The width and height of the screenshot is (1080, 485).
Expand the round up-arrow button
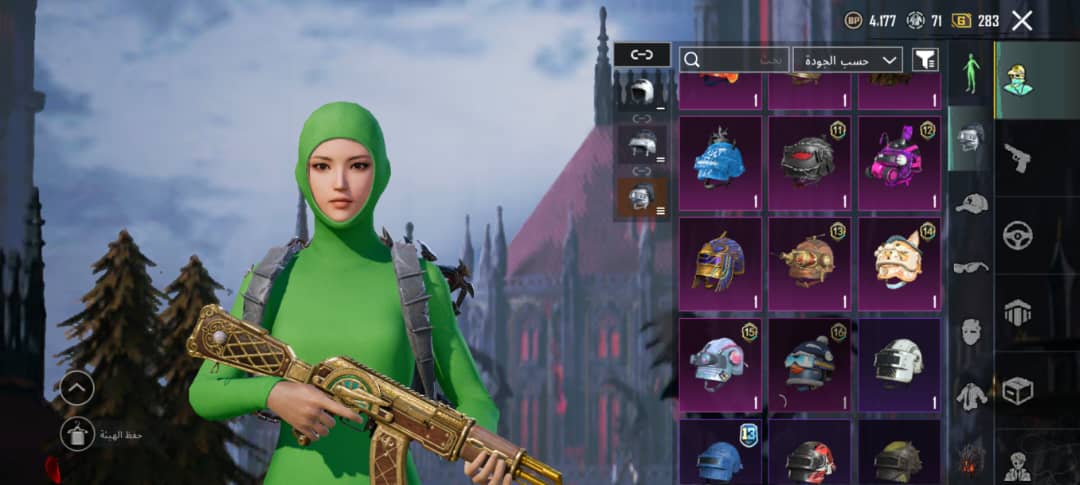(78, 388)
